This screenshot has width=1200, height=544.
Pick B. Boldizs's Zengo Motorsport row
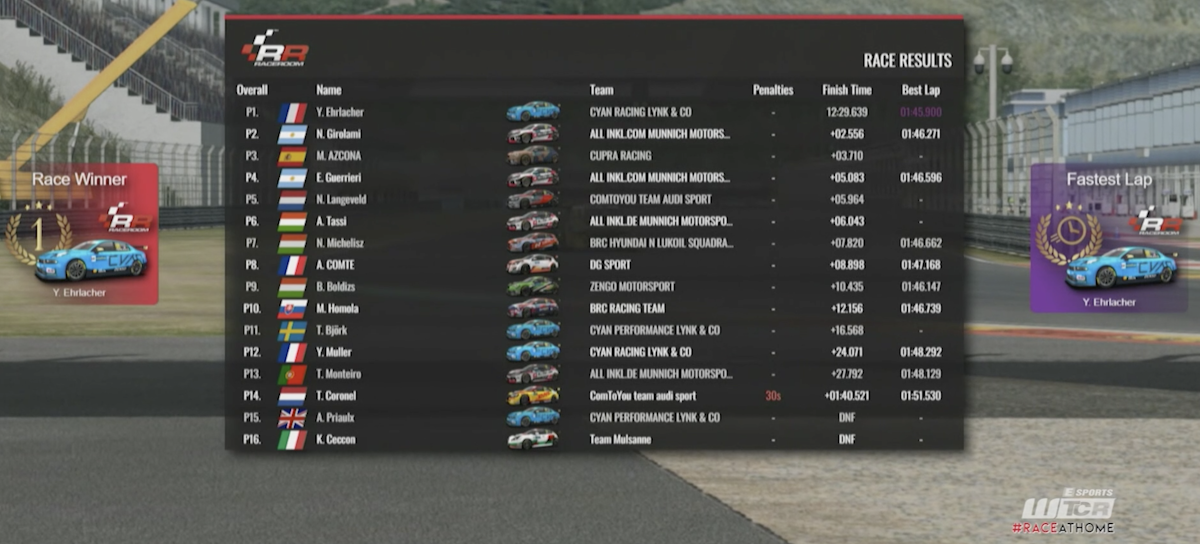coord(594,286)
